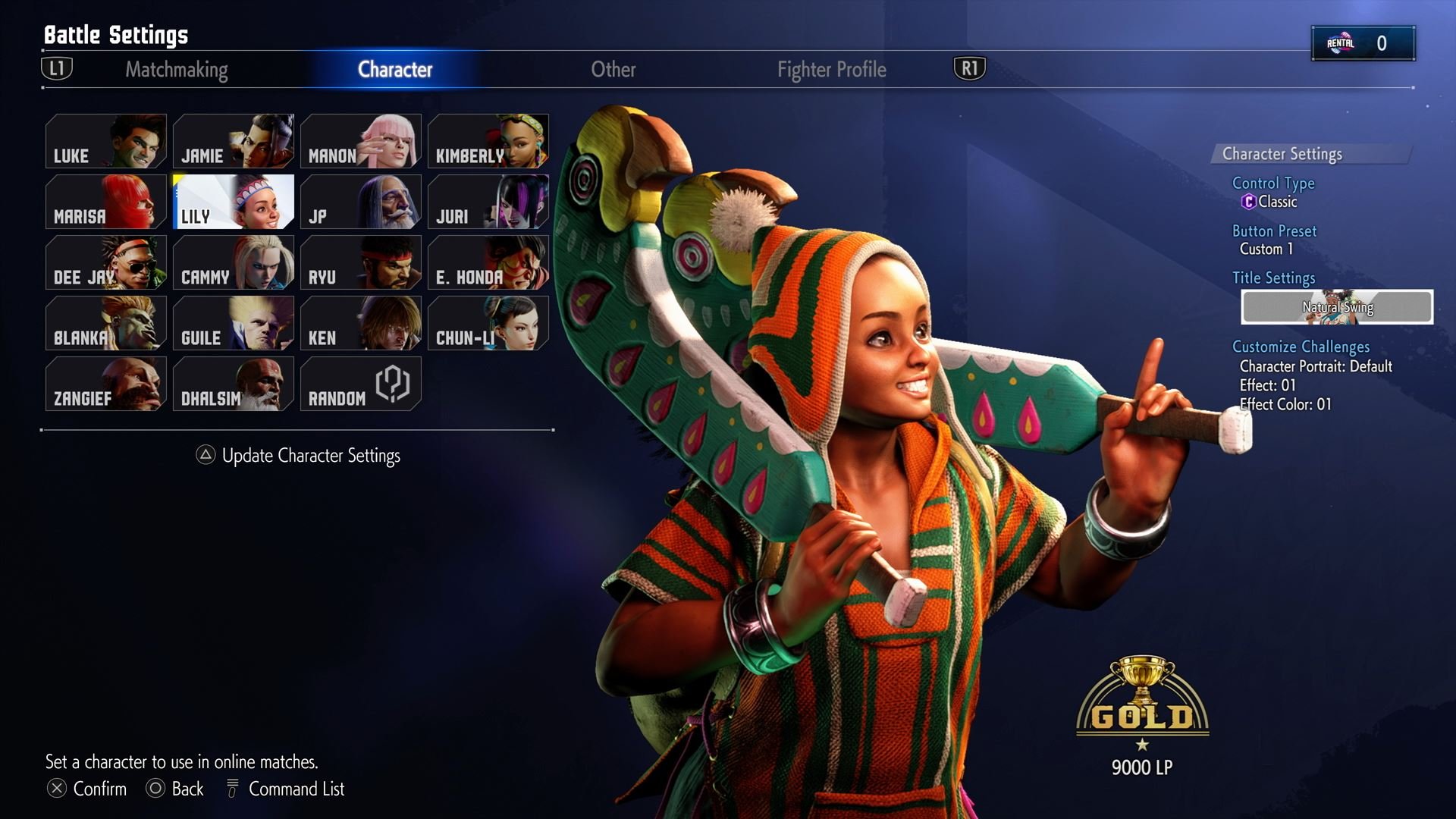The height and width of the screenshot is (819, 1456).
Task: Open the Natural Swing title setting
Action: click(x=1337, y=307)
